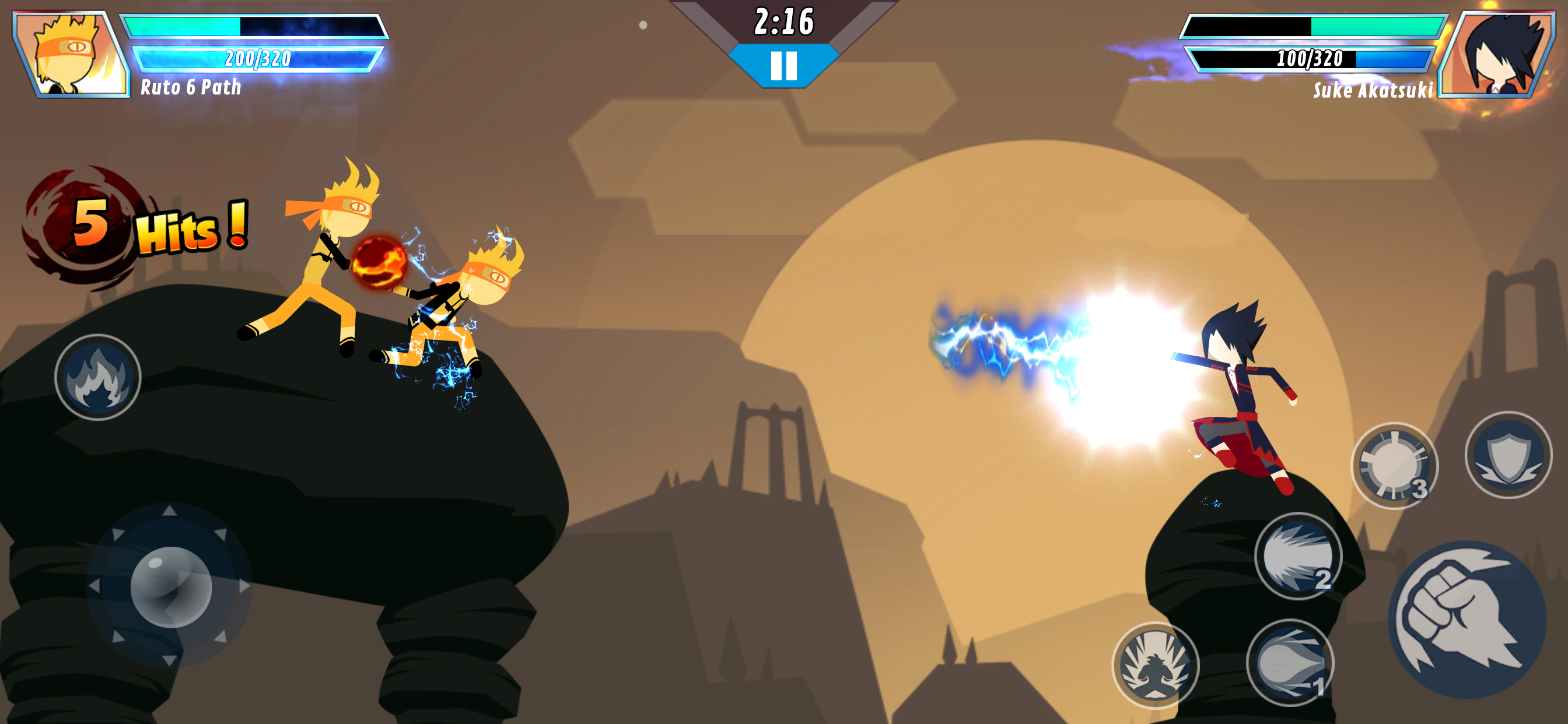Trigger skill 3 spinning ability
This screenshot has width=1568, height=724.
[x=1394, y=465]
